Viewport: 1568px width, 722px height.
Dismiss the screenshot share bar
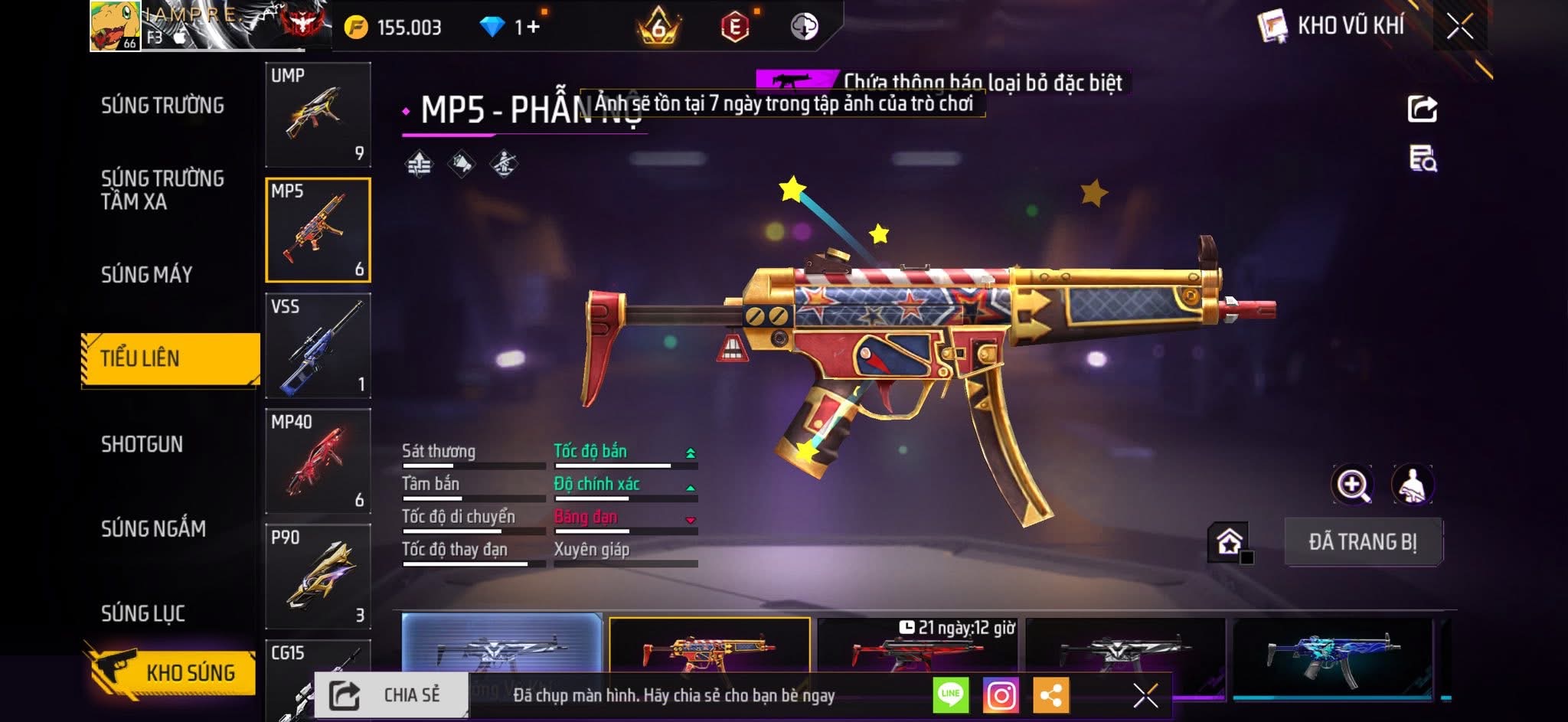click(x=1145, y=695)
